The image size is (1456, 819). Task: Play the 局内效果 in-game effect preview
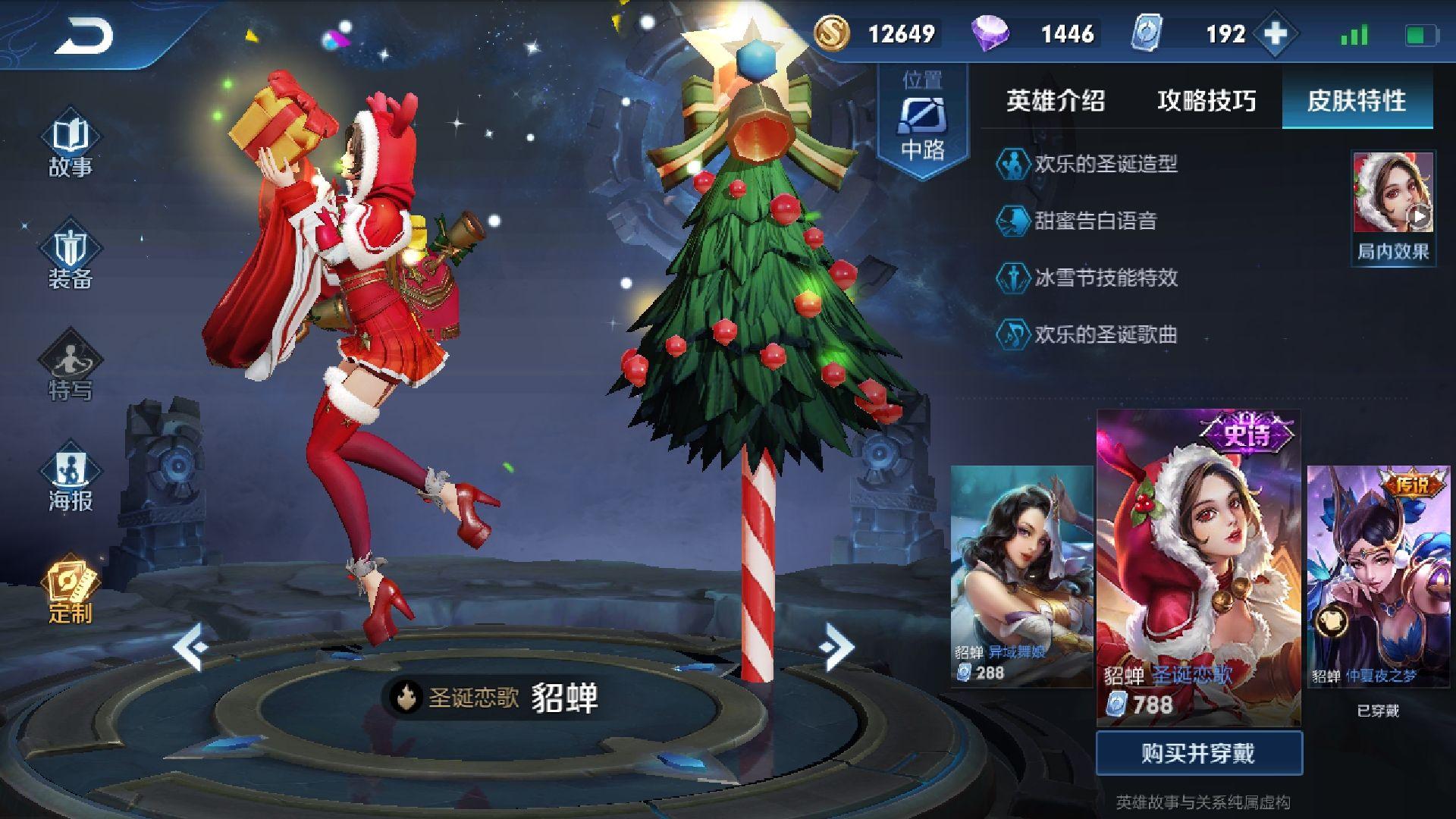pyautogui.click(x=1393, y=206)
